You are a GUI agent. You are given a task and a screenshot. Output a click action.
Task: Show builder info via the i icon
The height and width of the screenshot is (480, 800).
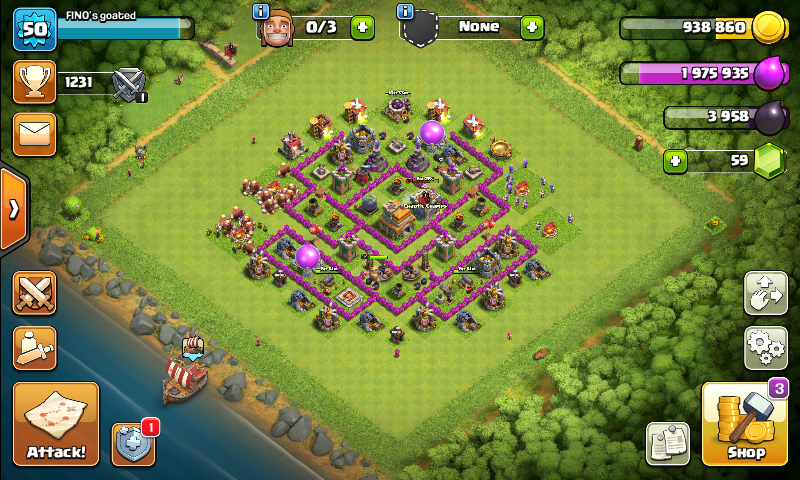pos(262,12)
